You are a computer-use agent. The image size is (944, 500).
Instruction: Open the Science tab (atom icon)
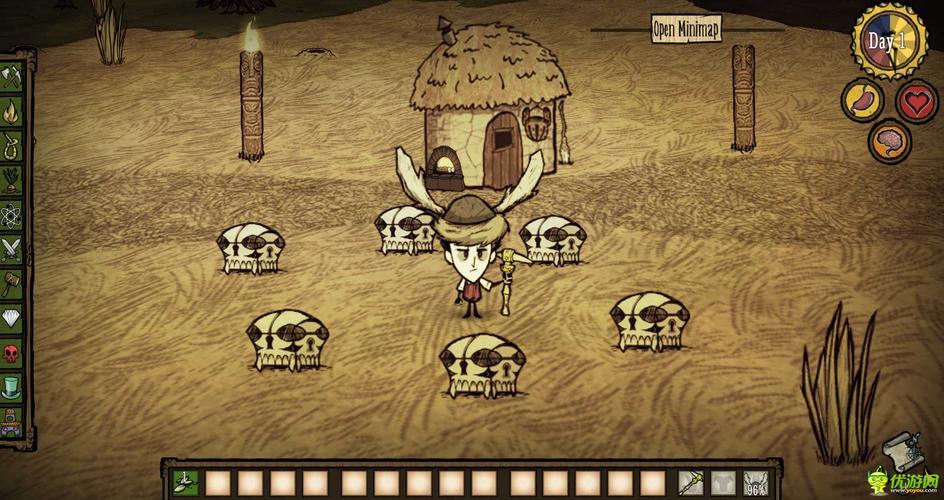(x=12, y=214)
